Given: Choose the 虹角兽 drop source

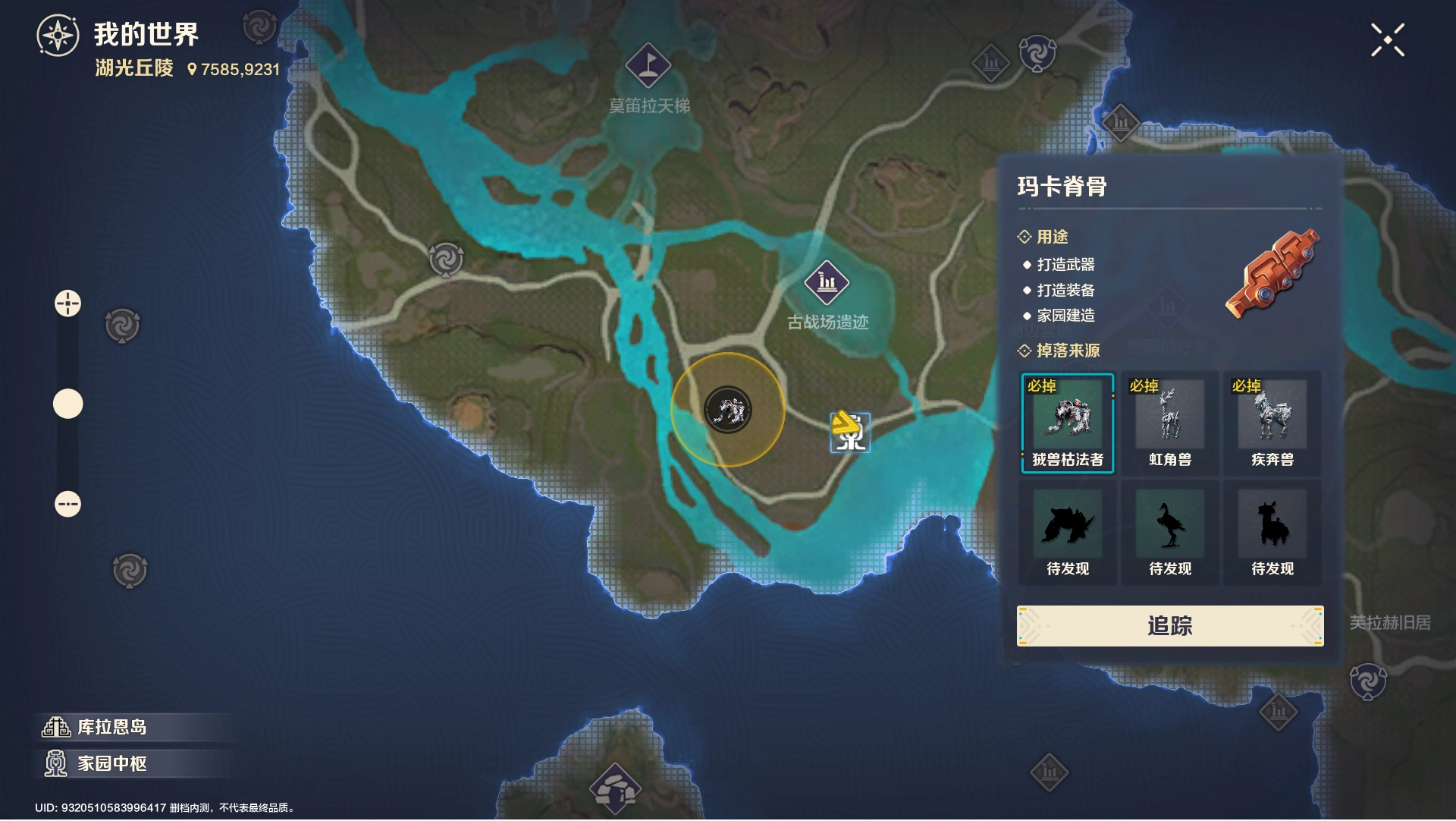Looking at the screenshot, I should pos(1169,423).
